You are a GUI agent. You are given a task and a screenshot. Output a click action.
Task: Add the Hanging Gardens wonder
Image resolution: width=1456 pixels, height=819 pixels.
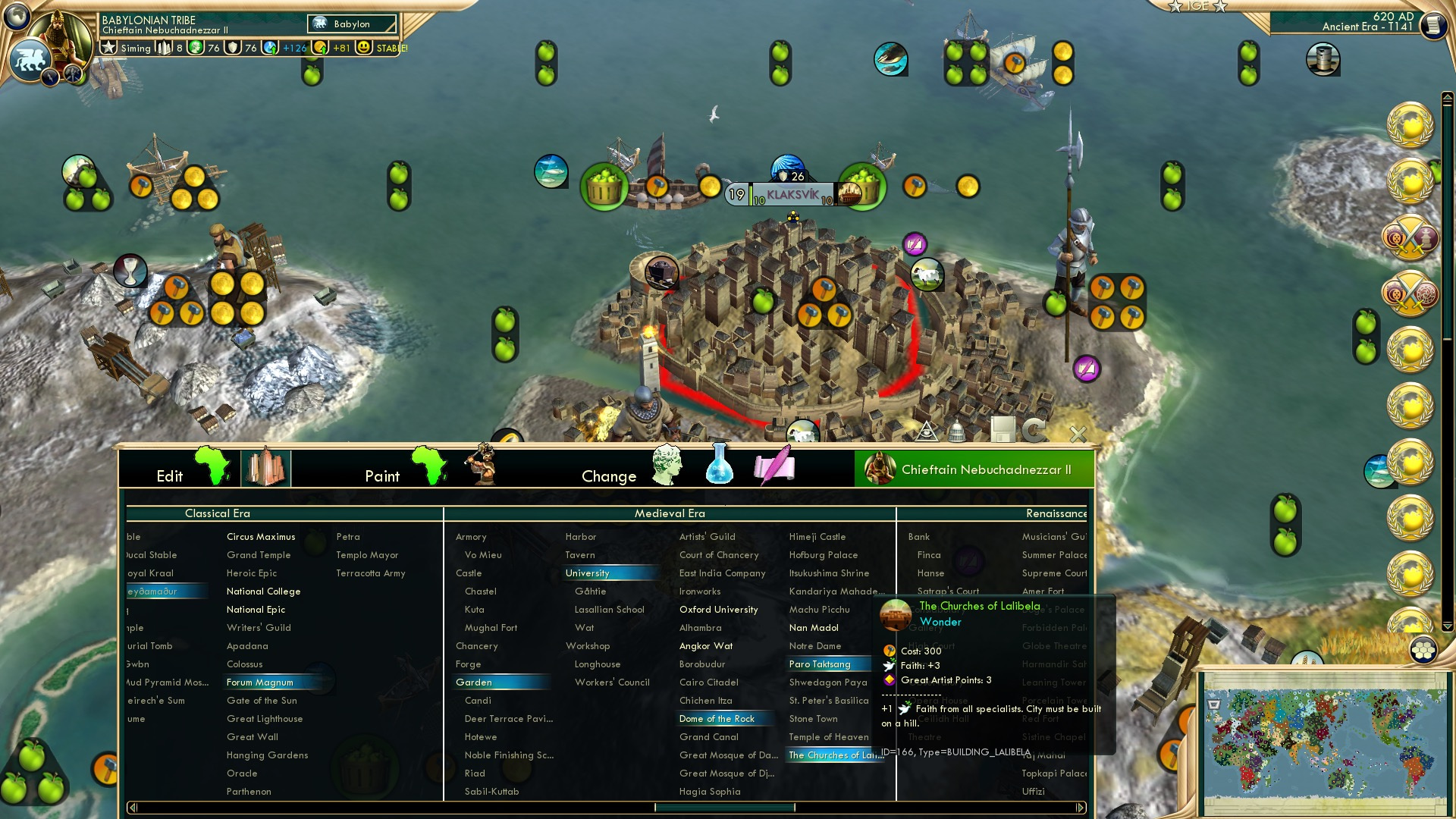267,755
